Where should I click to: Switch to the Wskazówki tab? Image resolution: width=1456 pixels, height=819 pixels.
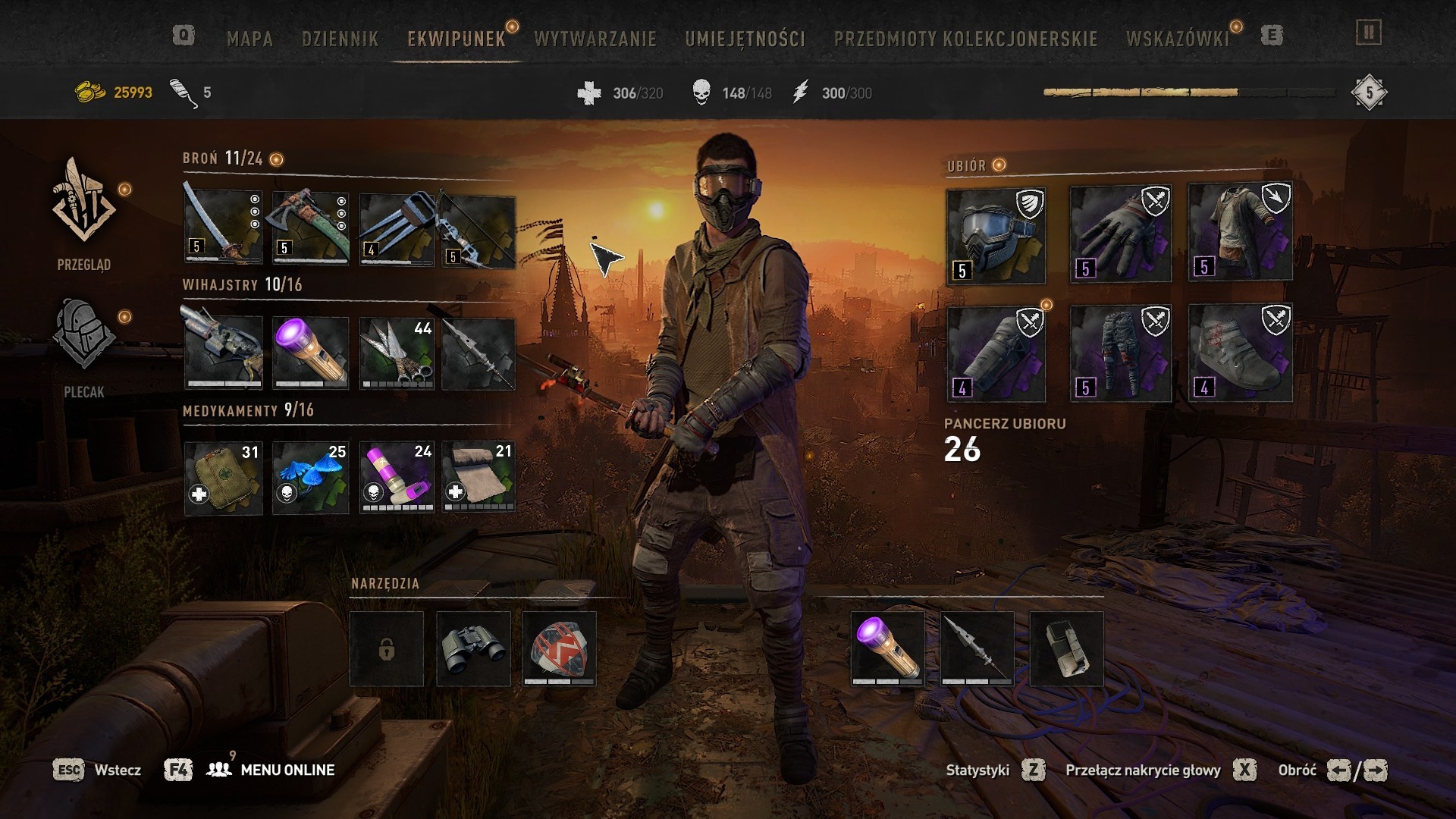coord(1177,39)
